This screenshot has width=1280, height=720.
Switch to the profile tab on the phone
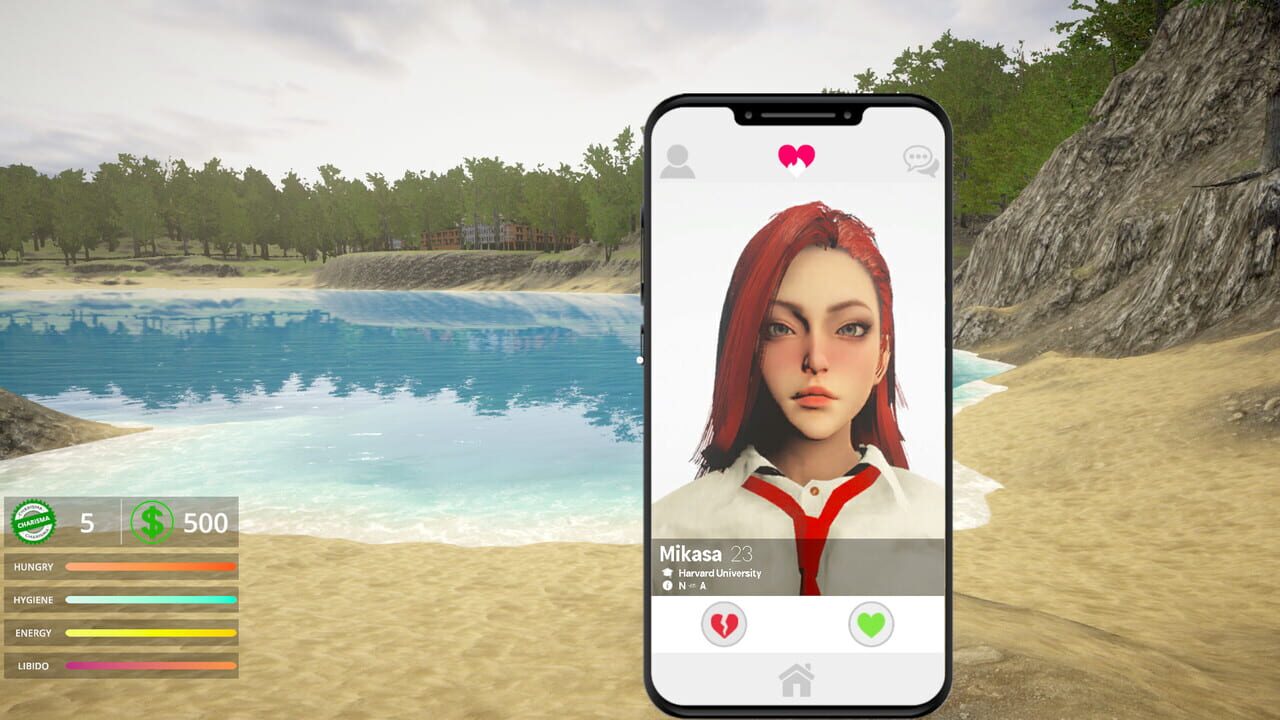tap(679, 158)
